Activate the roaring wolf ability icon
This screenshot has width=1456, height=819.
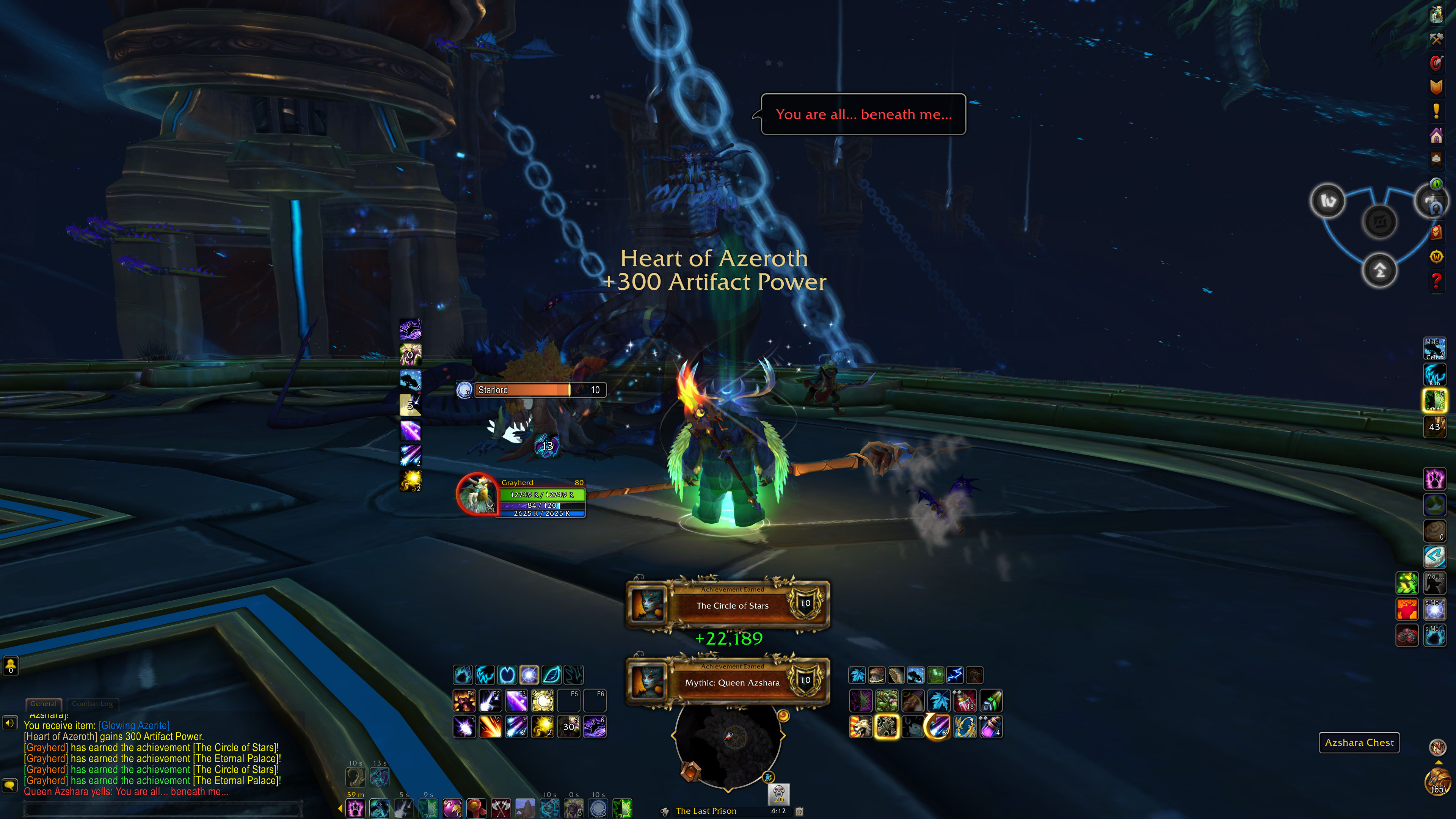click(861, 727)
